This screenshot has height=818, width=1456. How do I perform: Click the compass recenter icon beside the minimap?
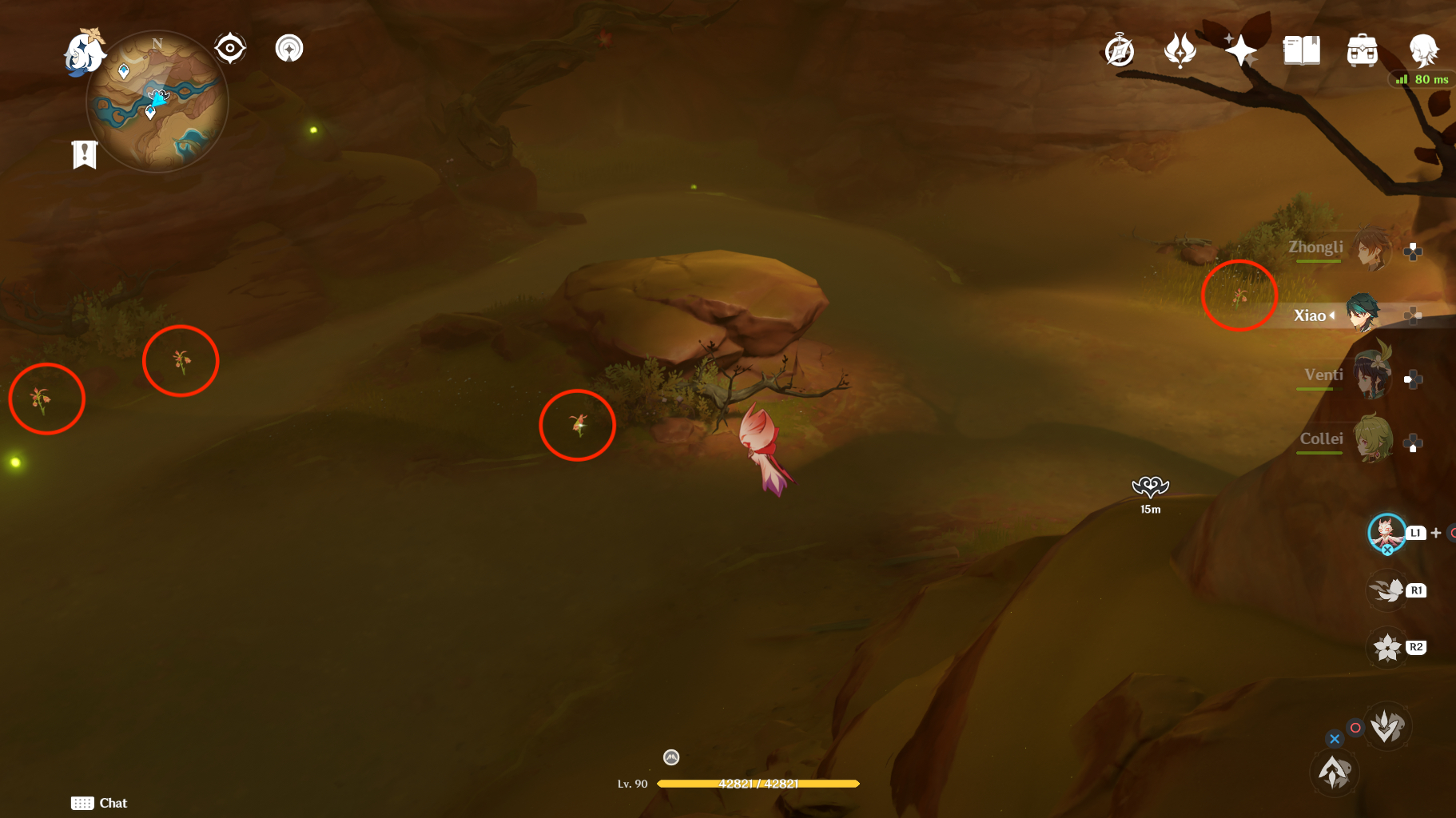tap(230, 48)
